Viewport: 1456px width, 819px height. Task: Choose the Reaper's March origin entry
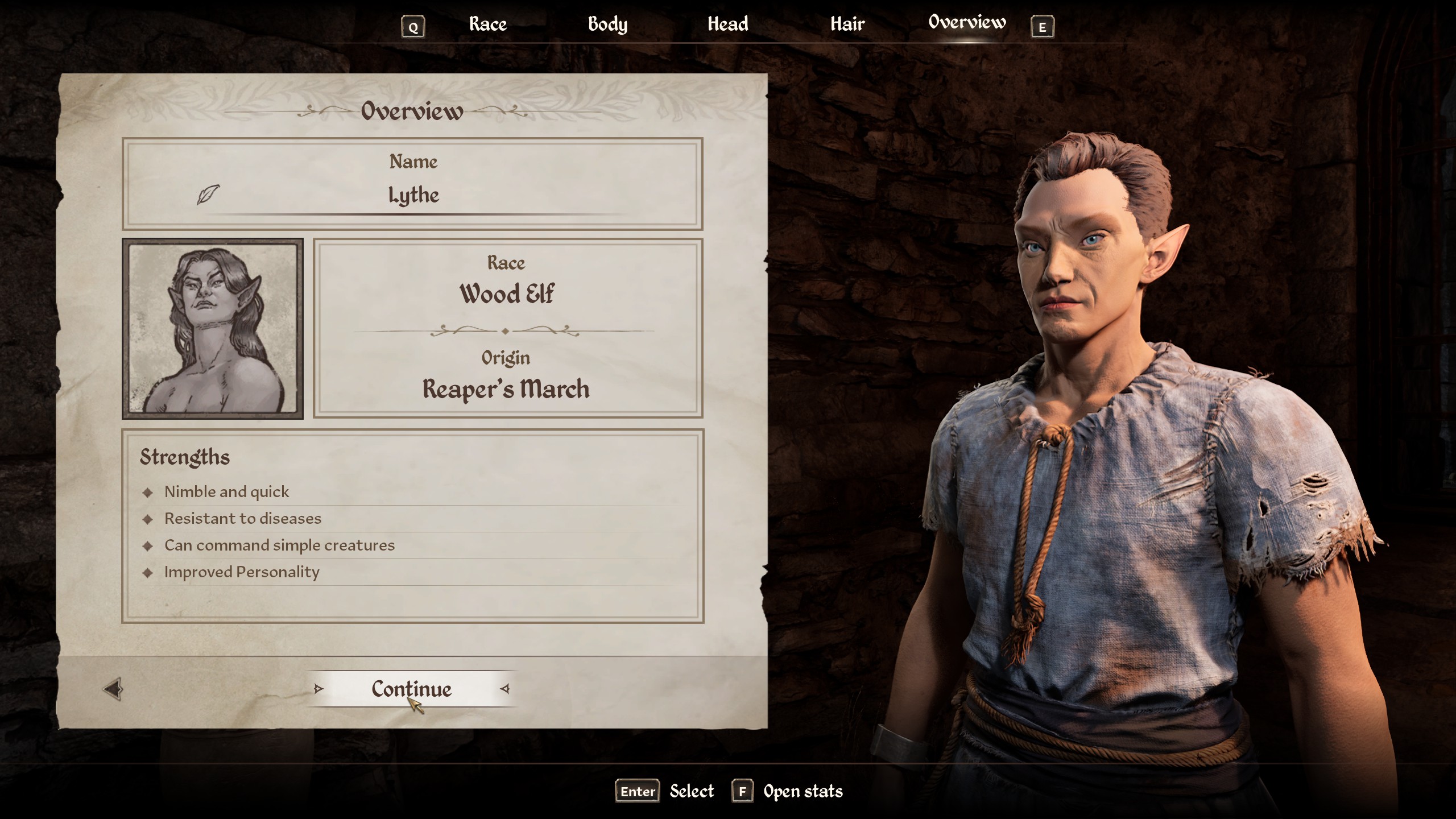[x=506, y=389]
